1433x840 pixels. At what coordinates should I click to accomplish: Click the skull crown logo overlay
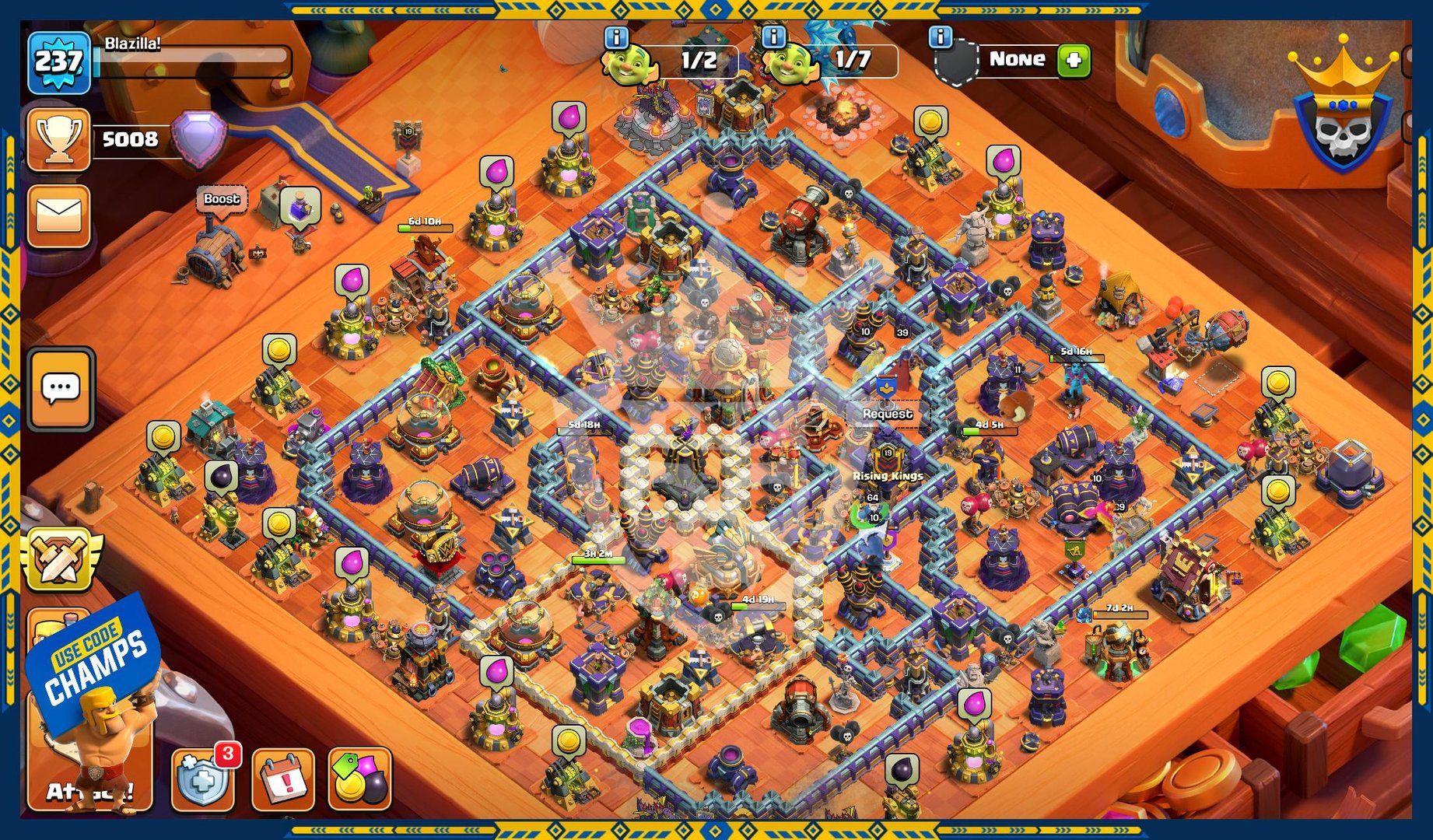[1341, 109]
